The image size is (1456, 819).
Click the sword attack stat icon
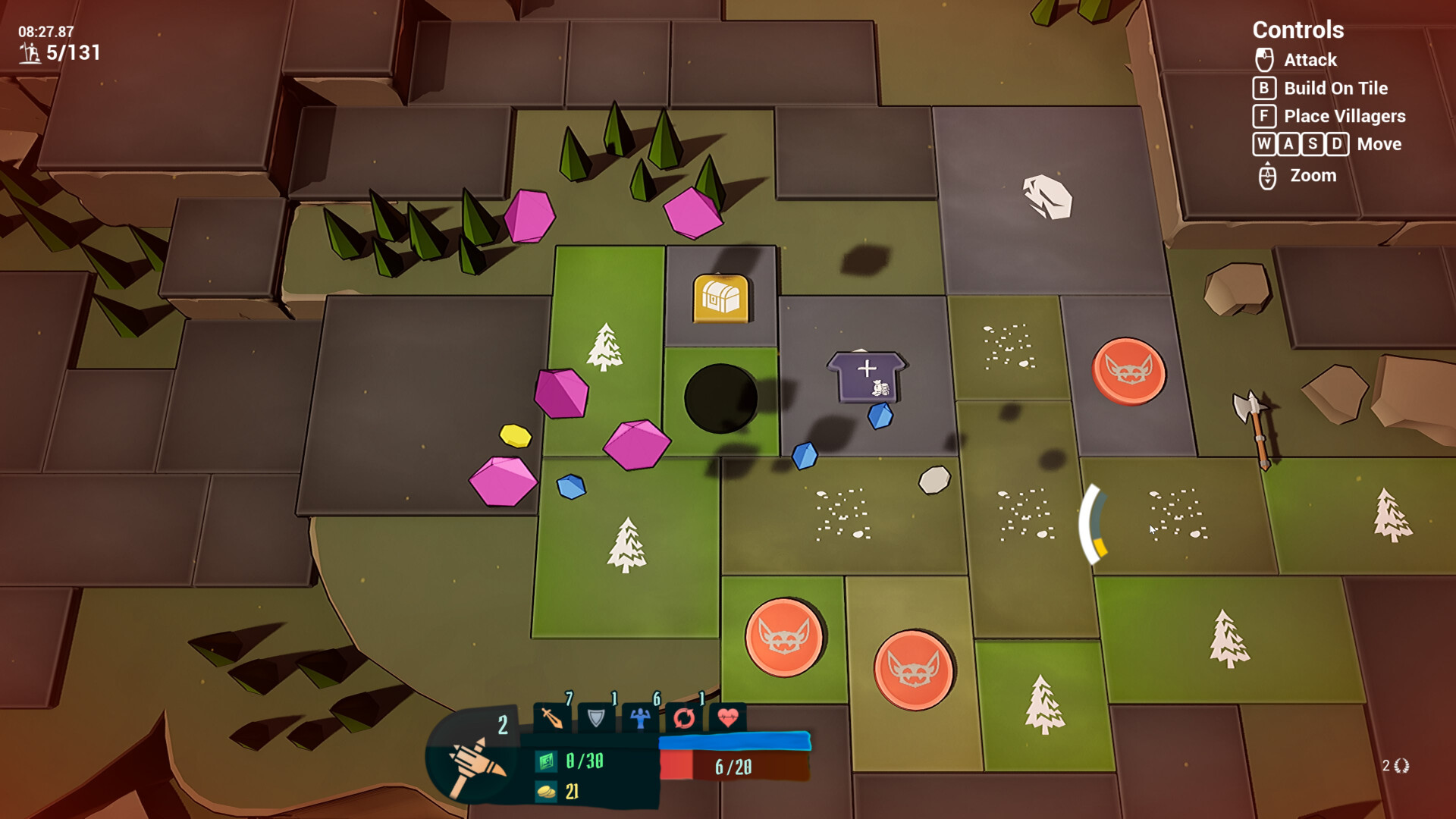[552, 717]
